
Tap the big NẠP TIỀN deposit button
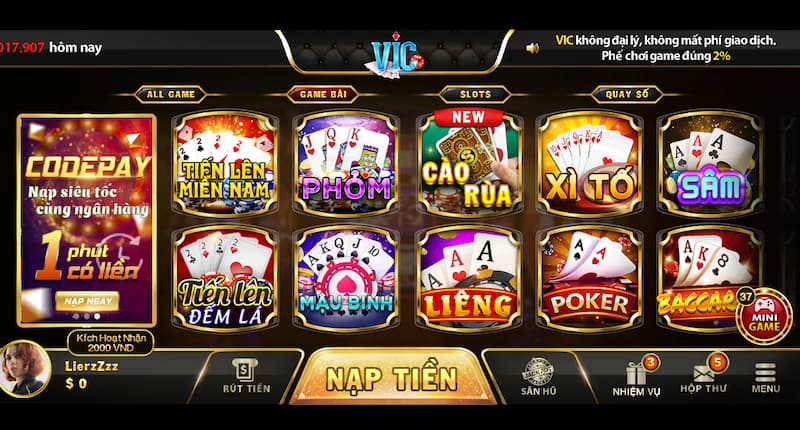pyautogui.click(x=391, y=379)
